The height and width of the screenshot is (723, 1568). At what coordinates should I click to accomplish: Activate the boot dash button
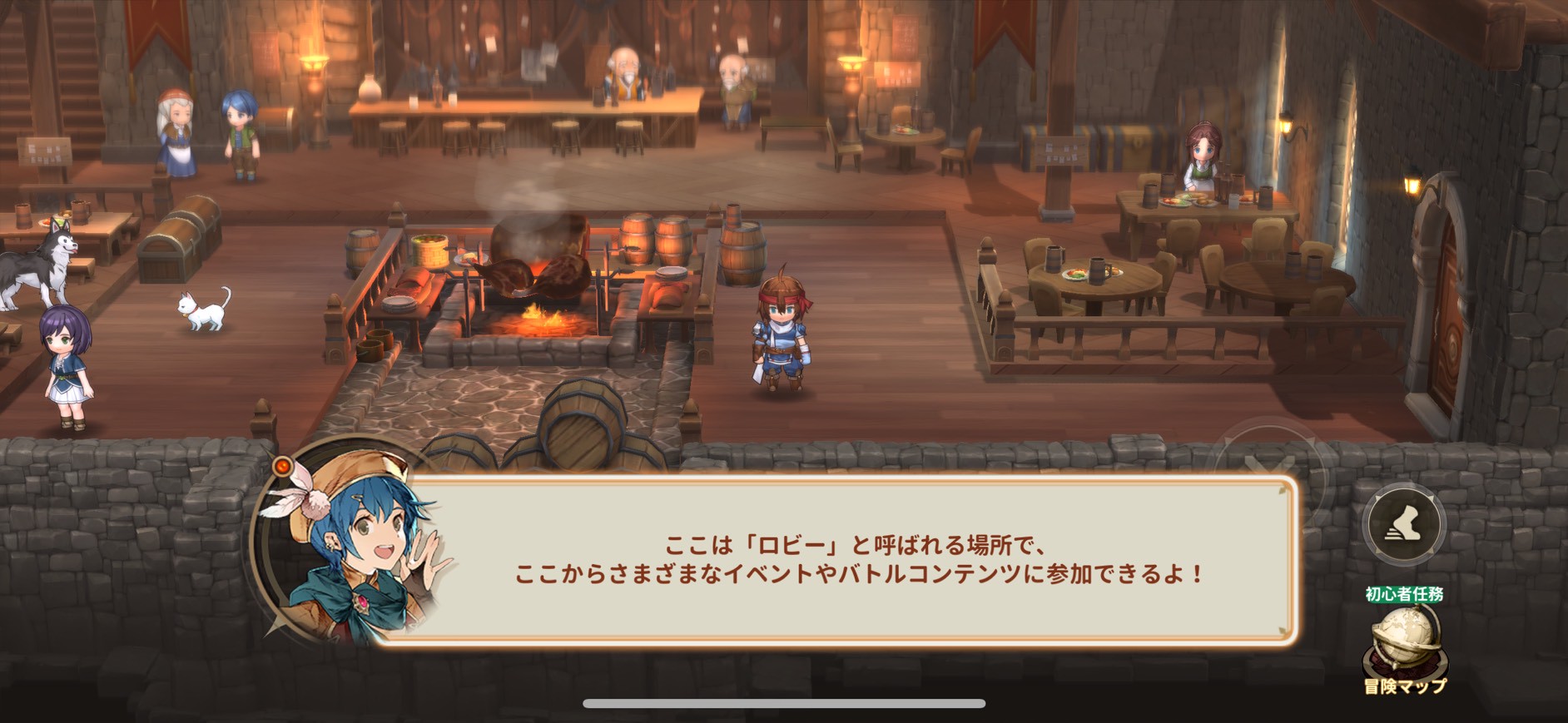click(1404, 524)
